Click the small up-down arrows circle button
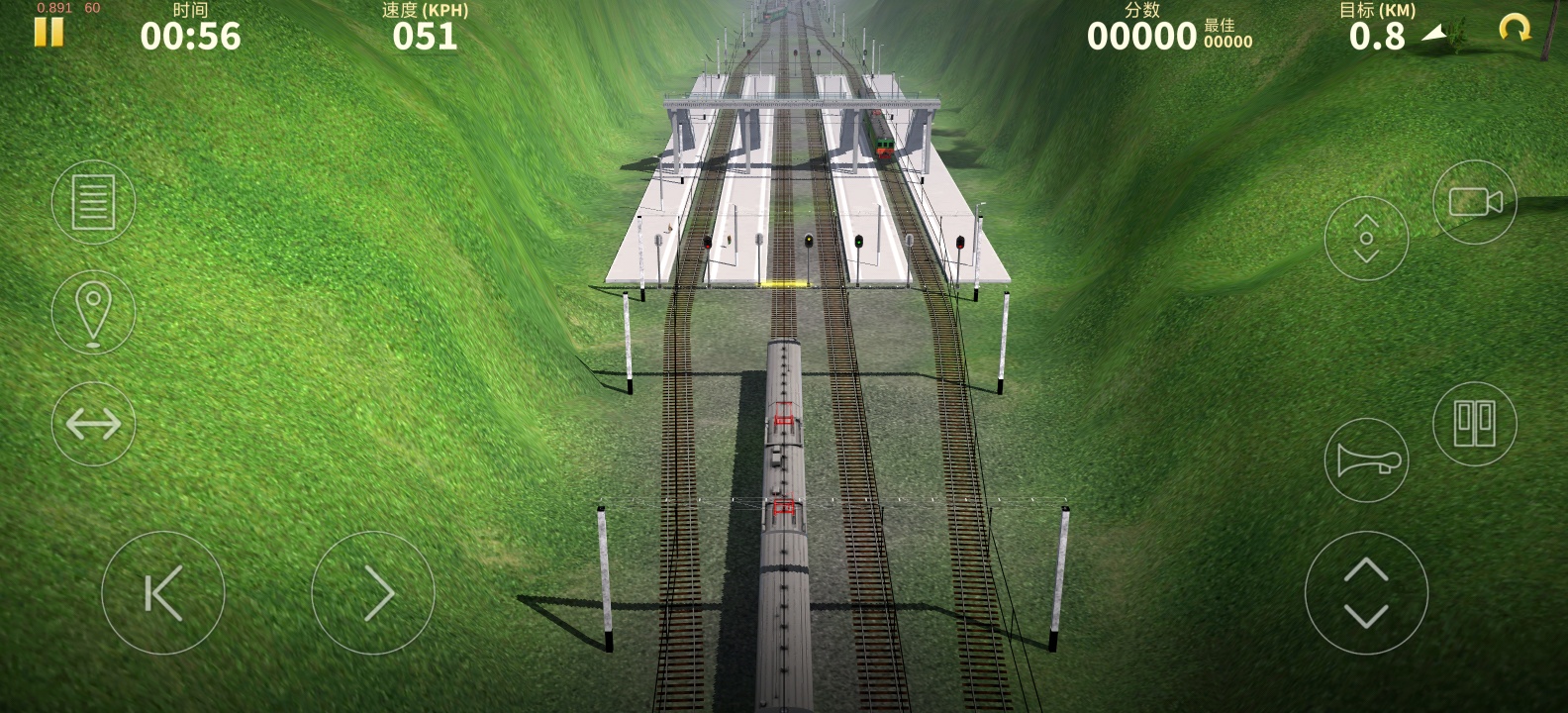The width and height of the screenshot is (1568, 713). [x=1366, y=239]
